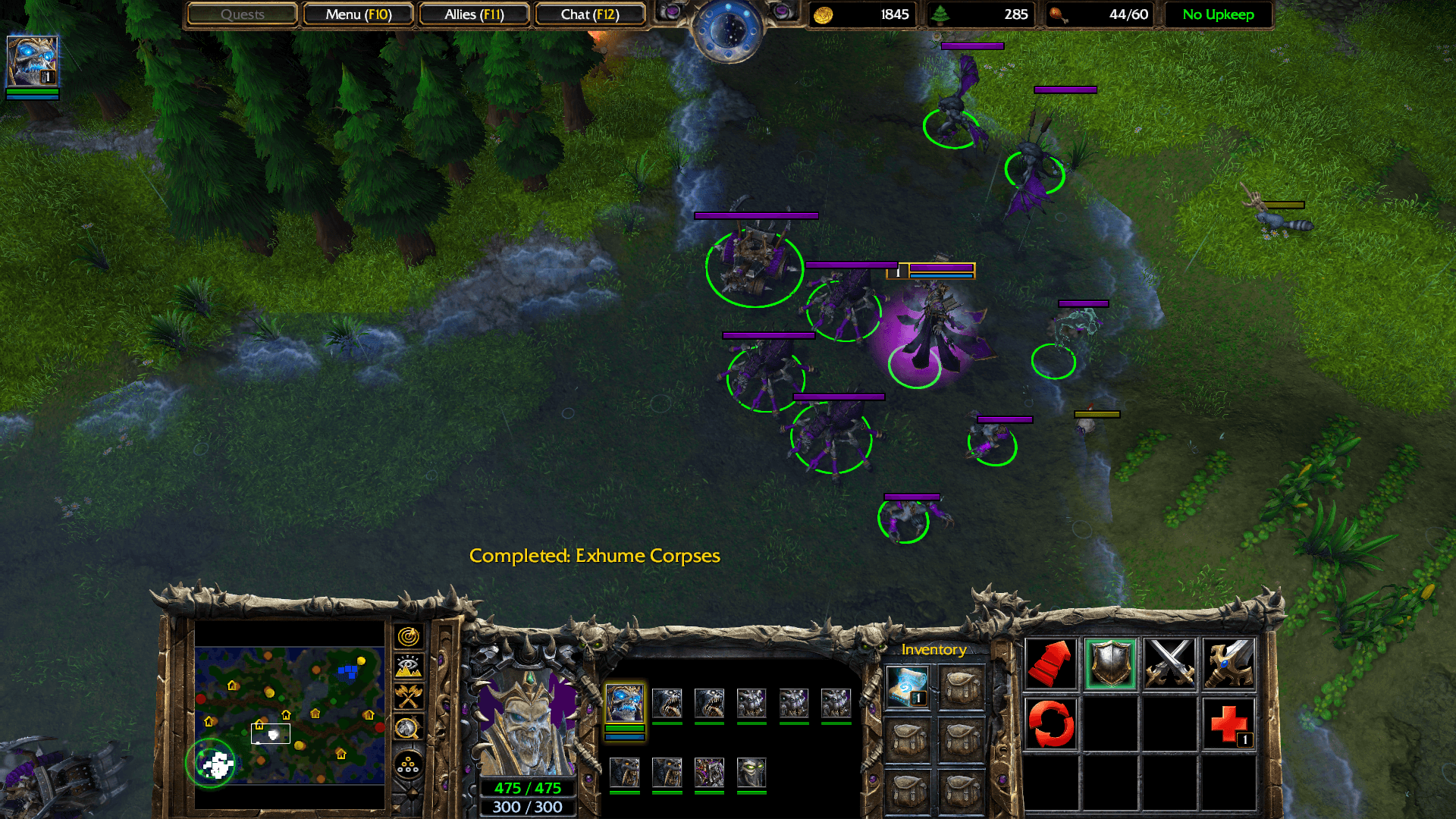Viewport: 1456px width, 819px height.
Task: Open the Allies (F11) panel
Action: pyautogui.click(x=474, y=14)
